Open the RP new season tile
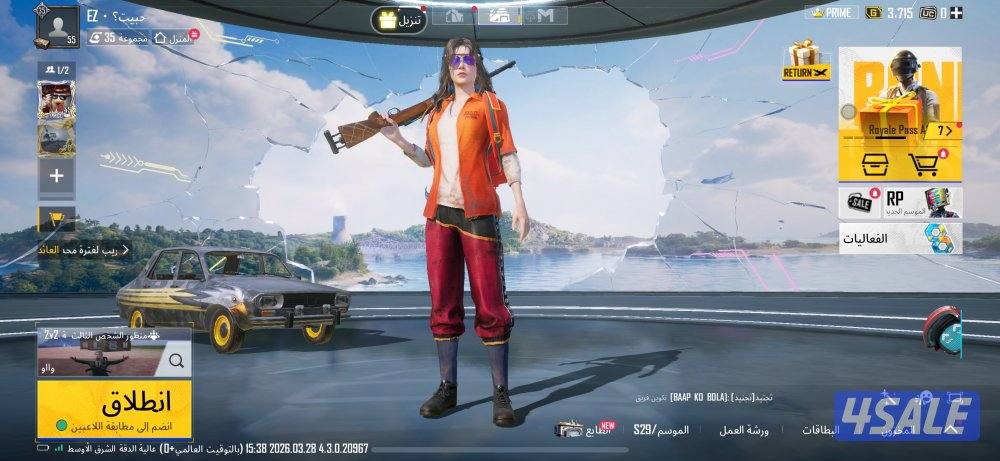 920,201
